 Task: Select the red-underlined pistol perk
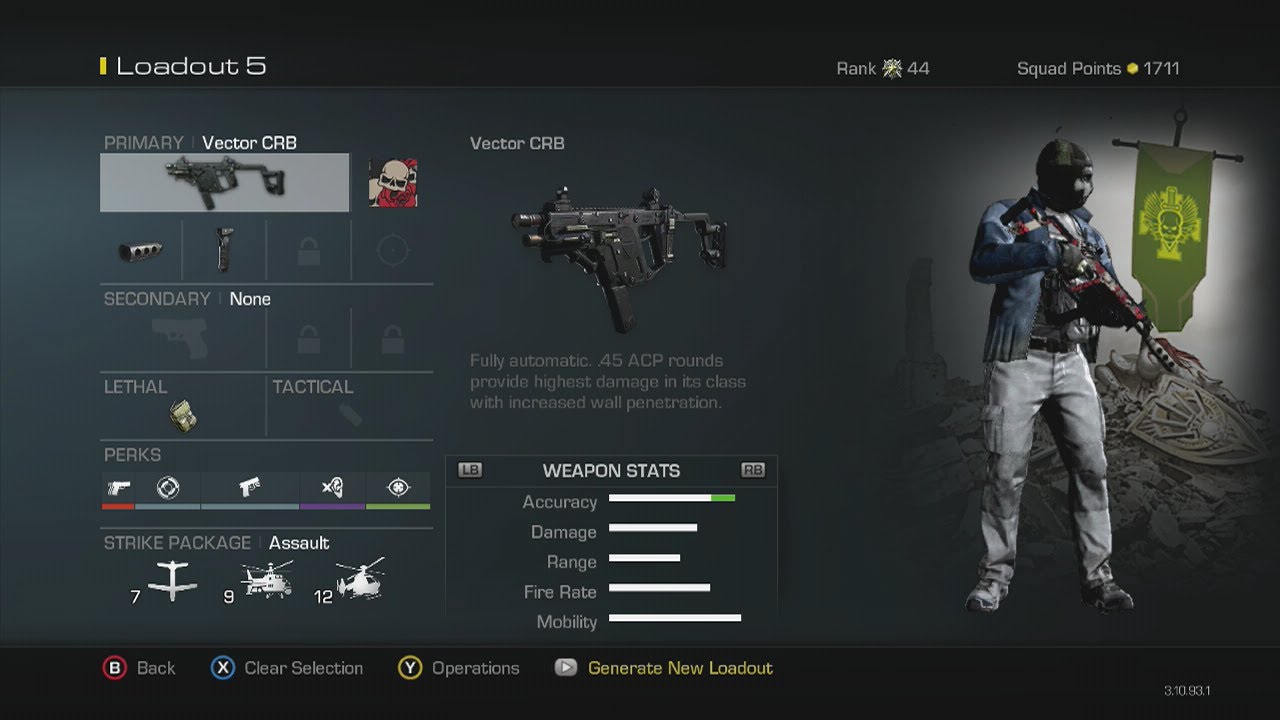[x=118, y=488]
